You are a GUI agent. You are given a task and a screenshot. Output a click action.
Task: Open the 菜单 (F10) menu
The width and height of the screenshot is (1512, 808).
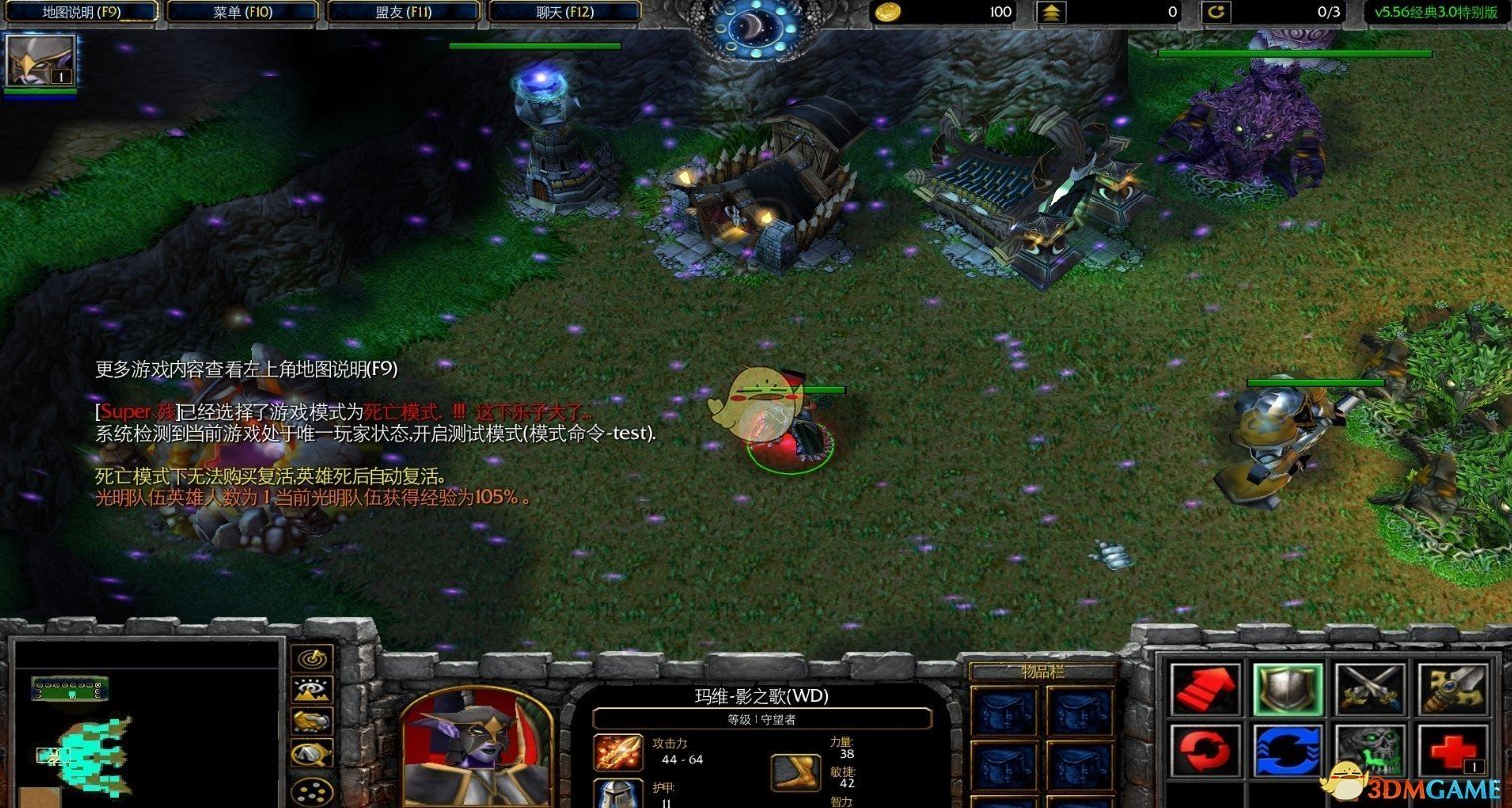pos(242,11)
